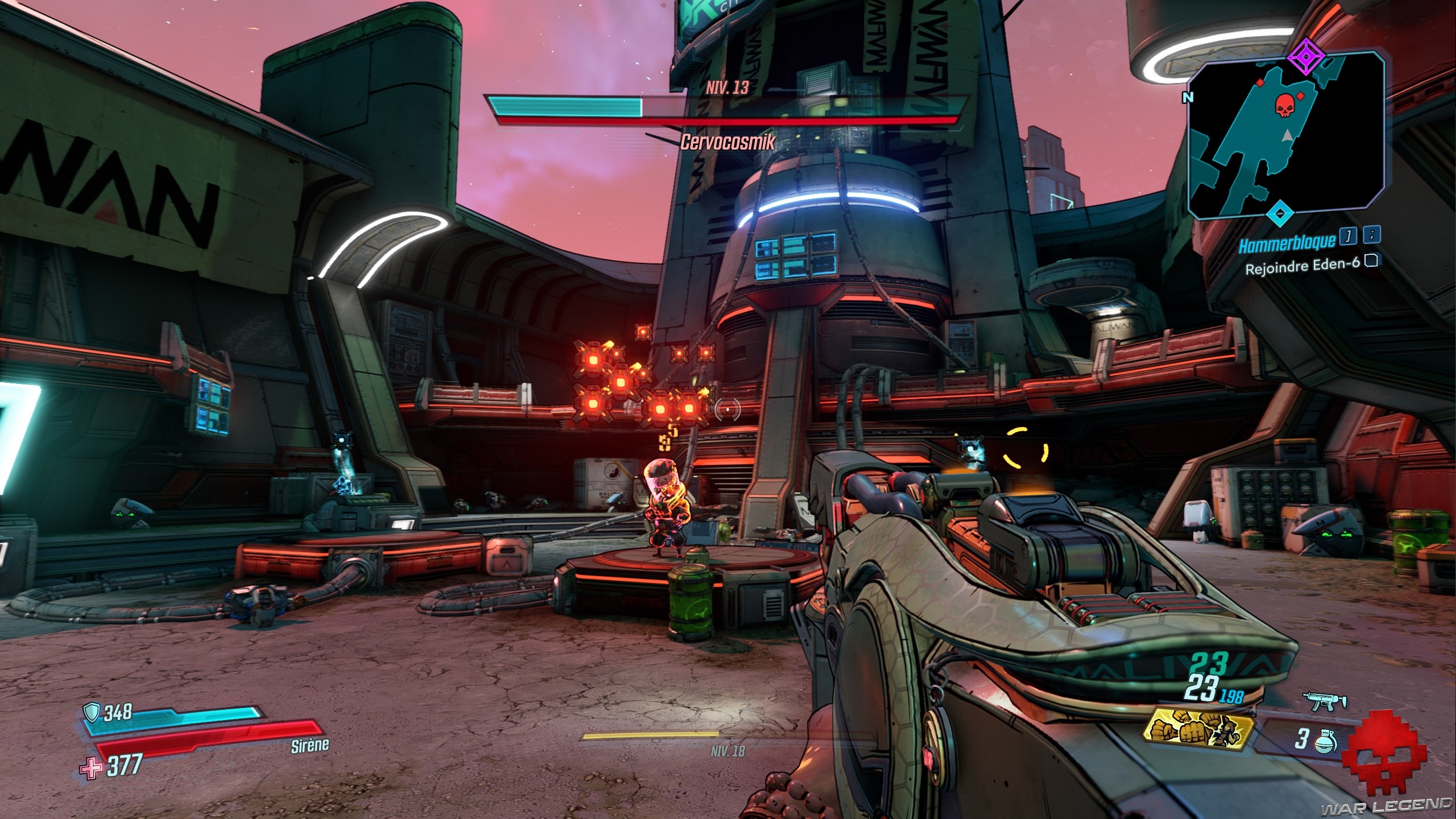Viewport: 1456px width, 819px height.
Task: Click the blue diamond marker below minimap
Action: pos(1279,213)
